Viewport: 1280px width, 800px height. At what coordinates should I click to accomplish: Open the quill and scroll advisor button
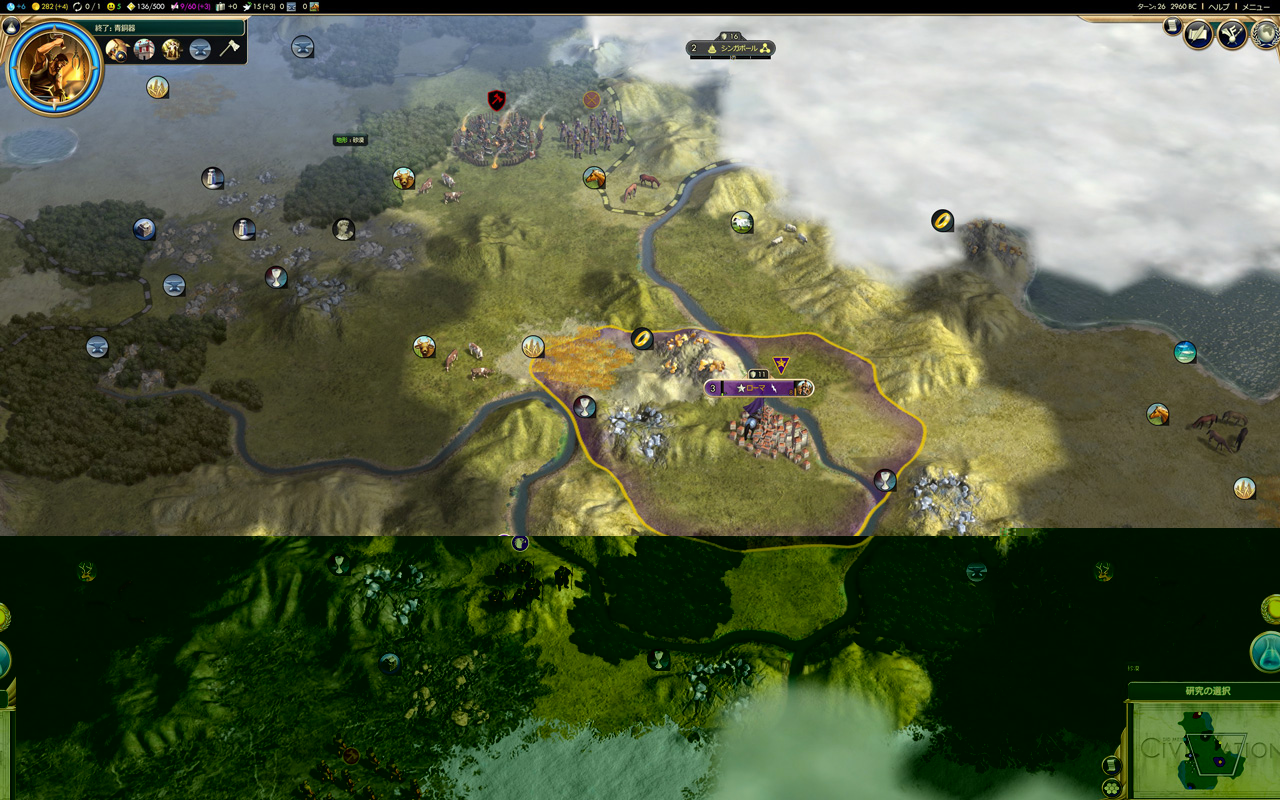click(1198, 36)
